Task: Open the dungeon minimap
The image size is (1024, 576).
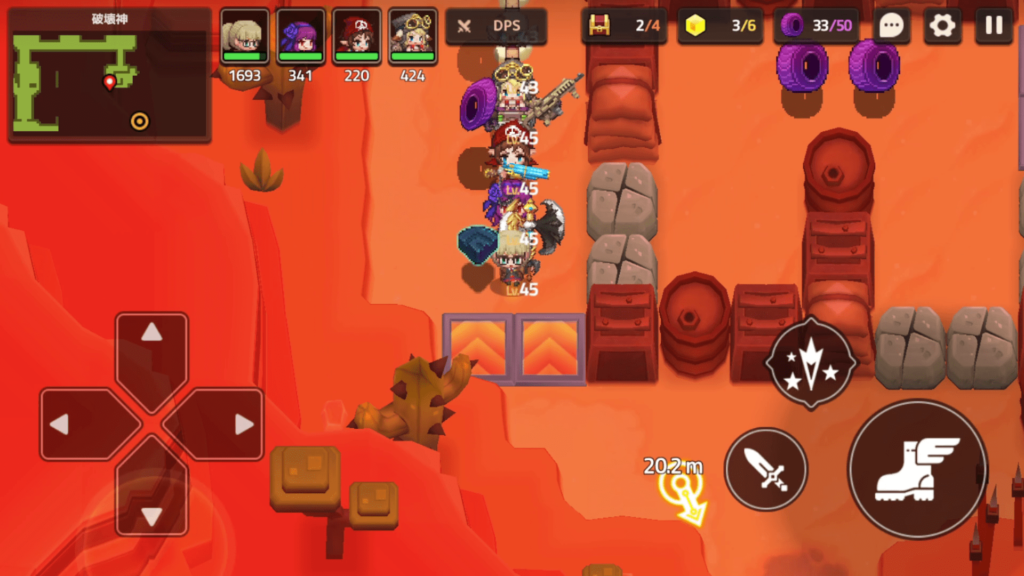Action: pyautogui.click(x=109, y=75)
